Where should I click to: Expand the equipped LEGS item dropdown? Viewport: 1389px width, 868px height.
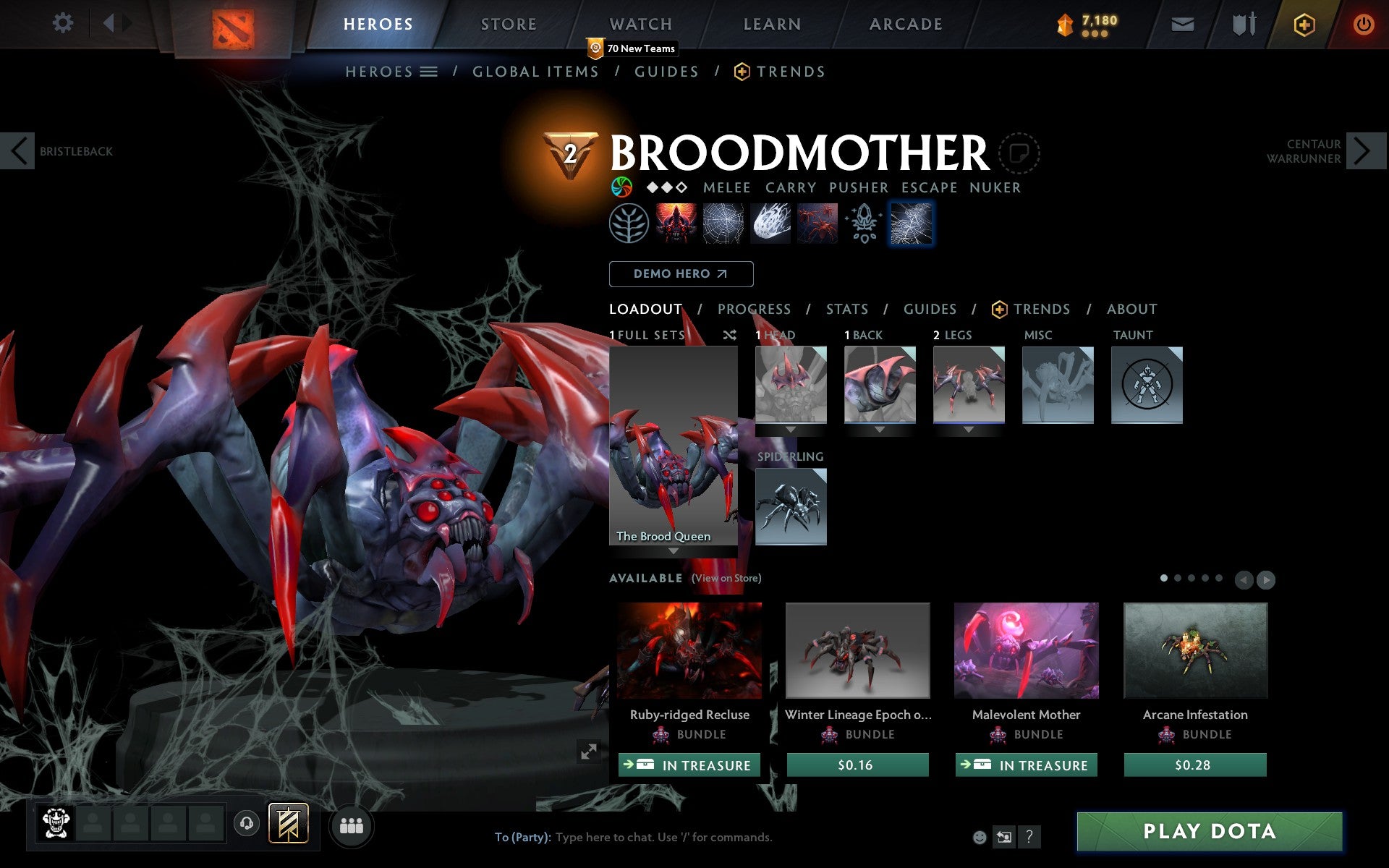pos(969,429)
